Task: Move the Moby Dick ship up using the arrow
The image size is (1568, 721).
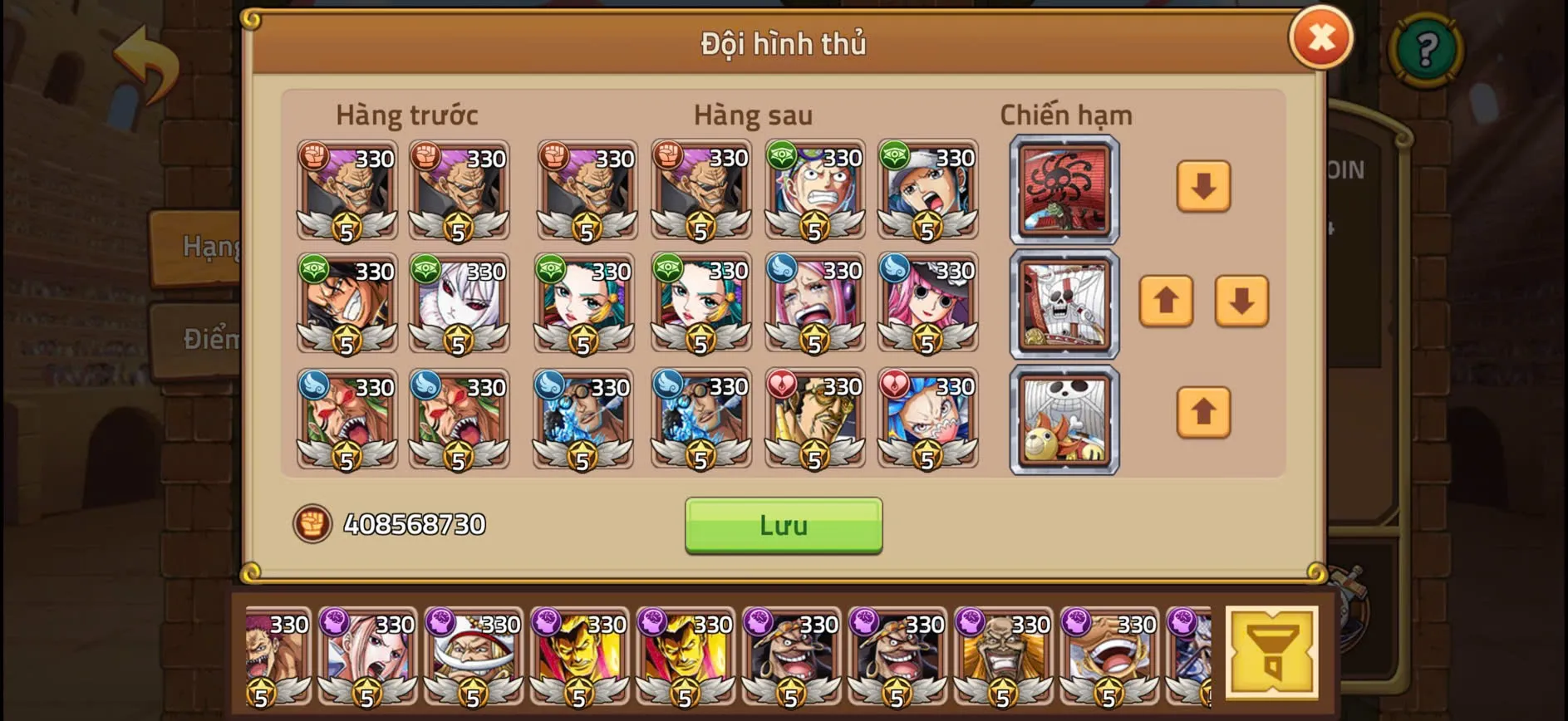Action: (1167, 303)
